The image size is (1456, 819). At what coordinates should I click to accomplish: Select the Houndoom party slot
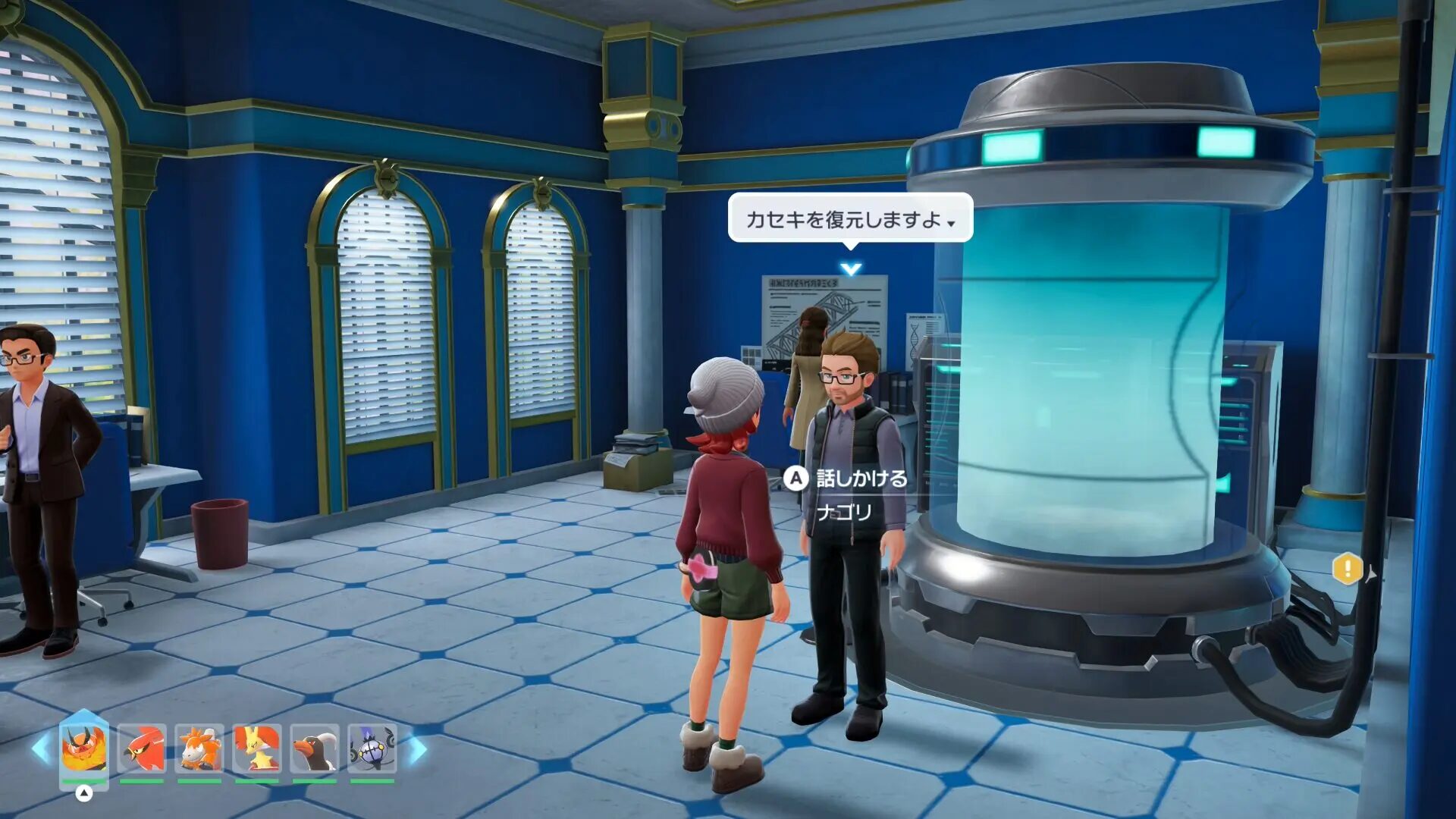point(315,748)
